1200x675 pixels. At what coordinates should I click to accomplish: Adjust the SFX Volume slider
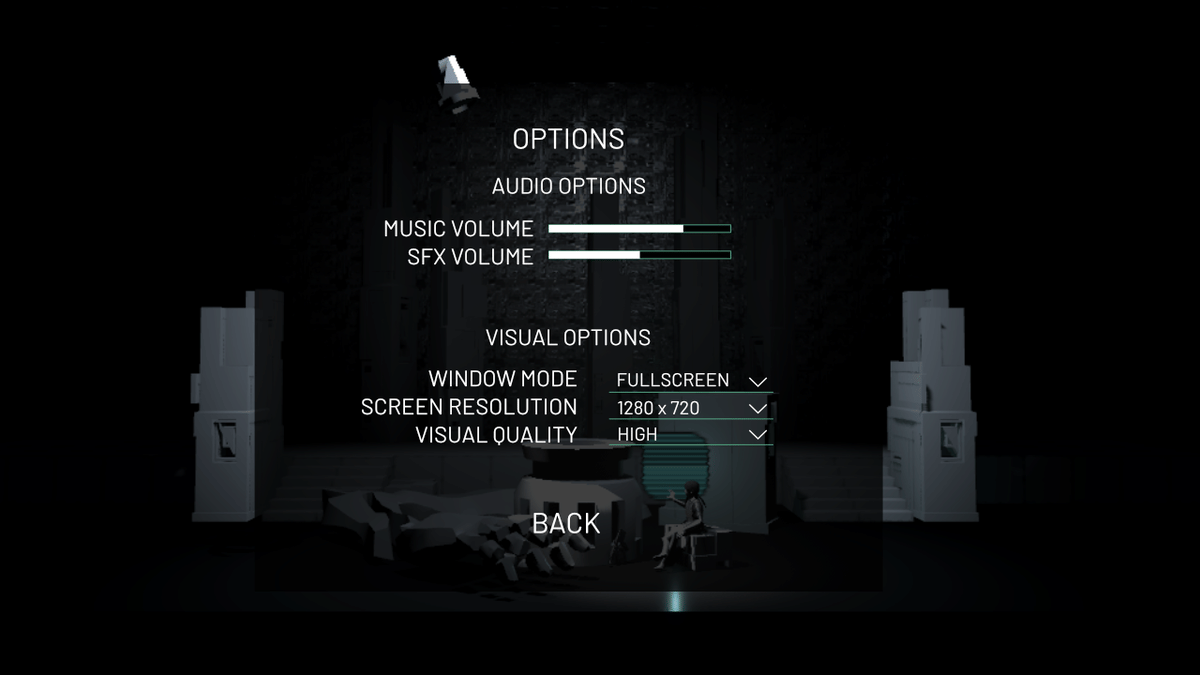(639, 255)
